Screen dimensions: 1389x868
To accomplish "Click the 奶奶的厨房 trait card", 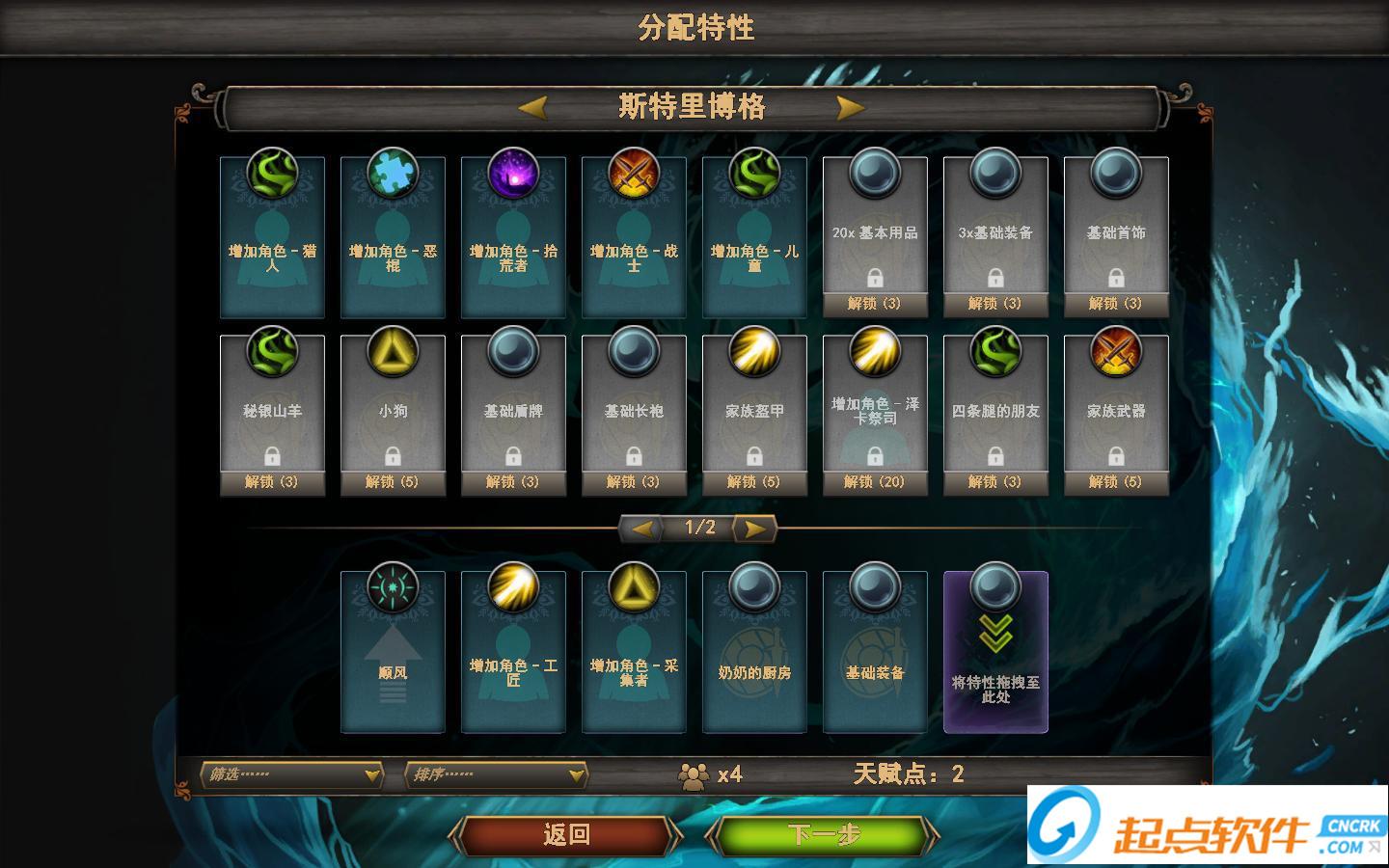I will pos(754,651).
